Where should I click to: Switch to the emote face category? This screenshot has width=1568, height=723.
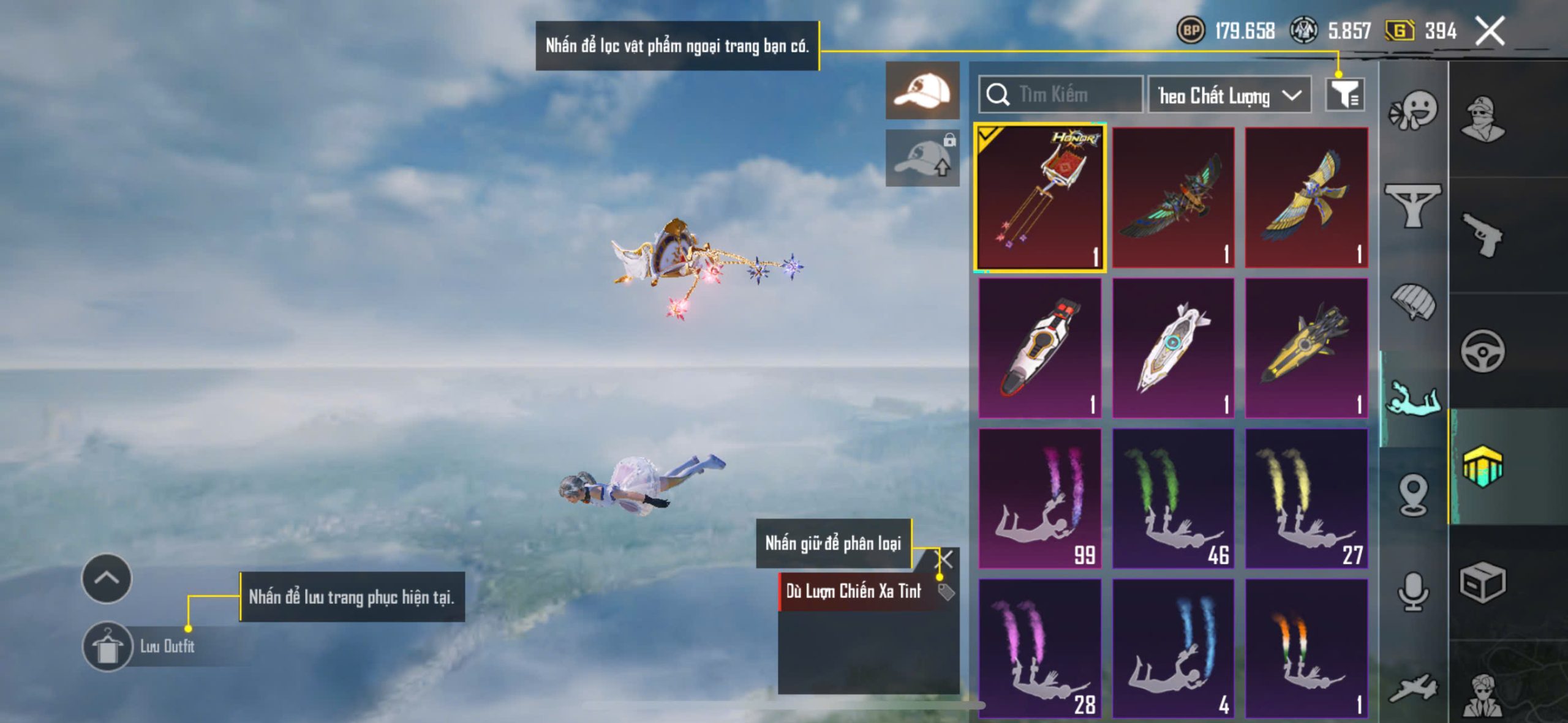coord(1412,110)
